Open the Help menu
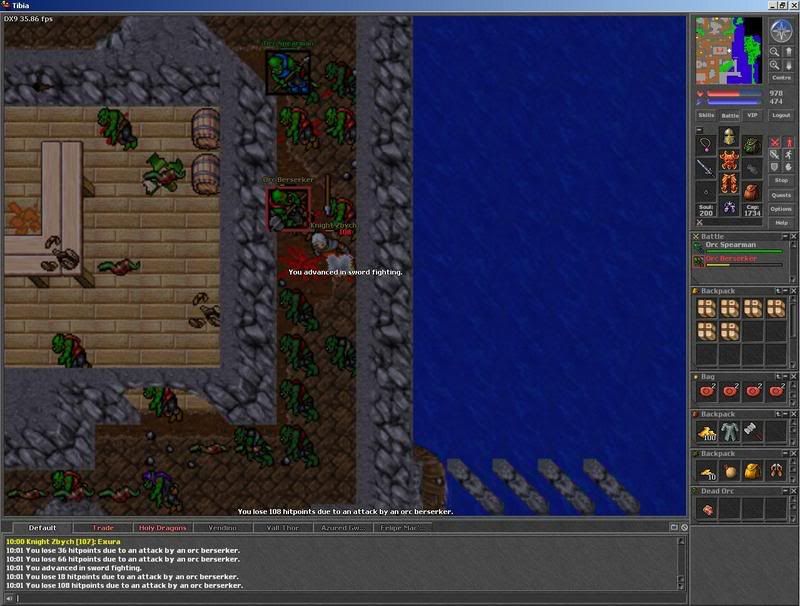The width and height of the screenshot is (800, 606). click(x=781, y=223)
